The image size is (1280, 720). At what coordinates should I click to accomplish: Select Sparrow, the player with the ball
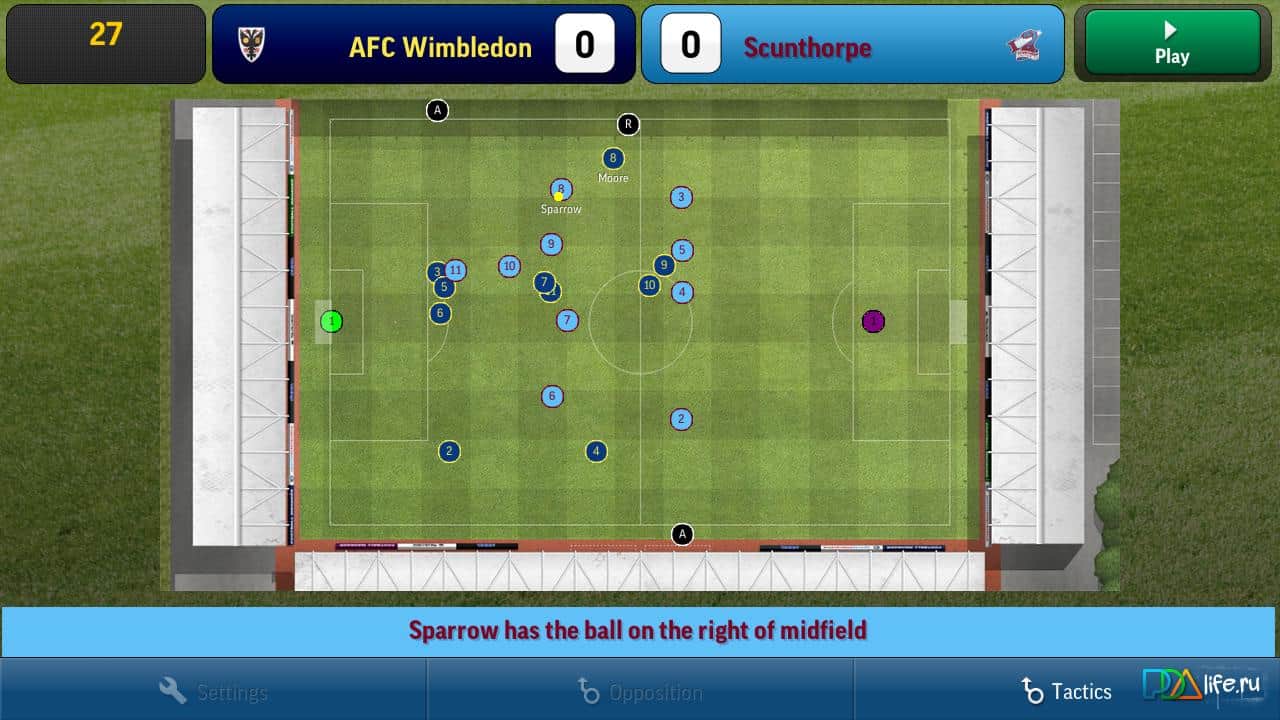pyautogui.click(x=560, y=189)
